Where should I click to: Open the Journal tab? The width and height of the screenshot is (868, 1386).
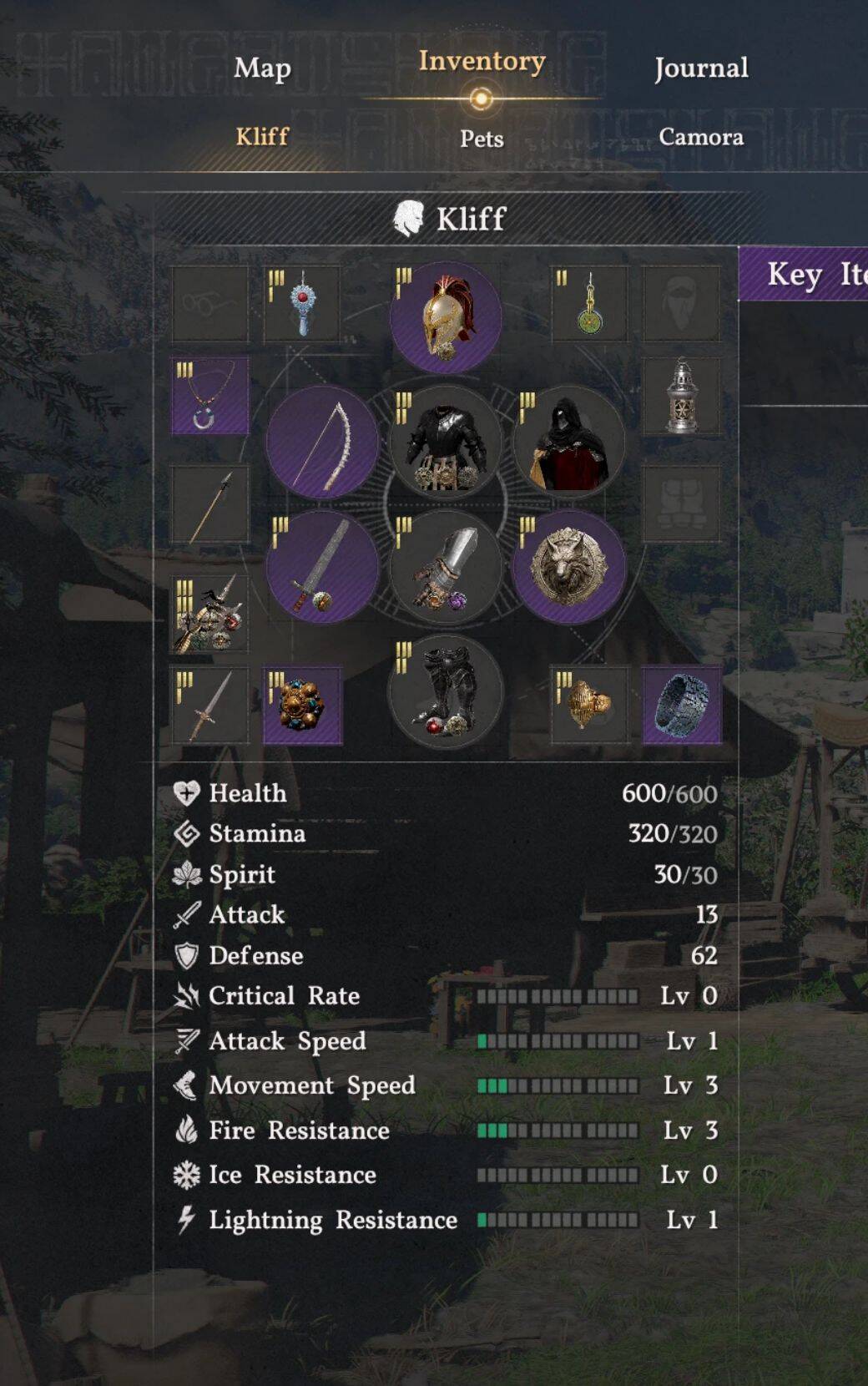point(701,68)
